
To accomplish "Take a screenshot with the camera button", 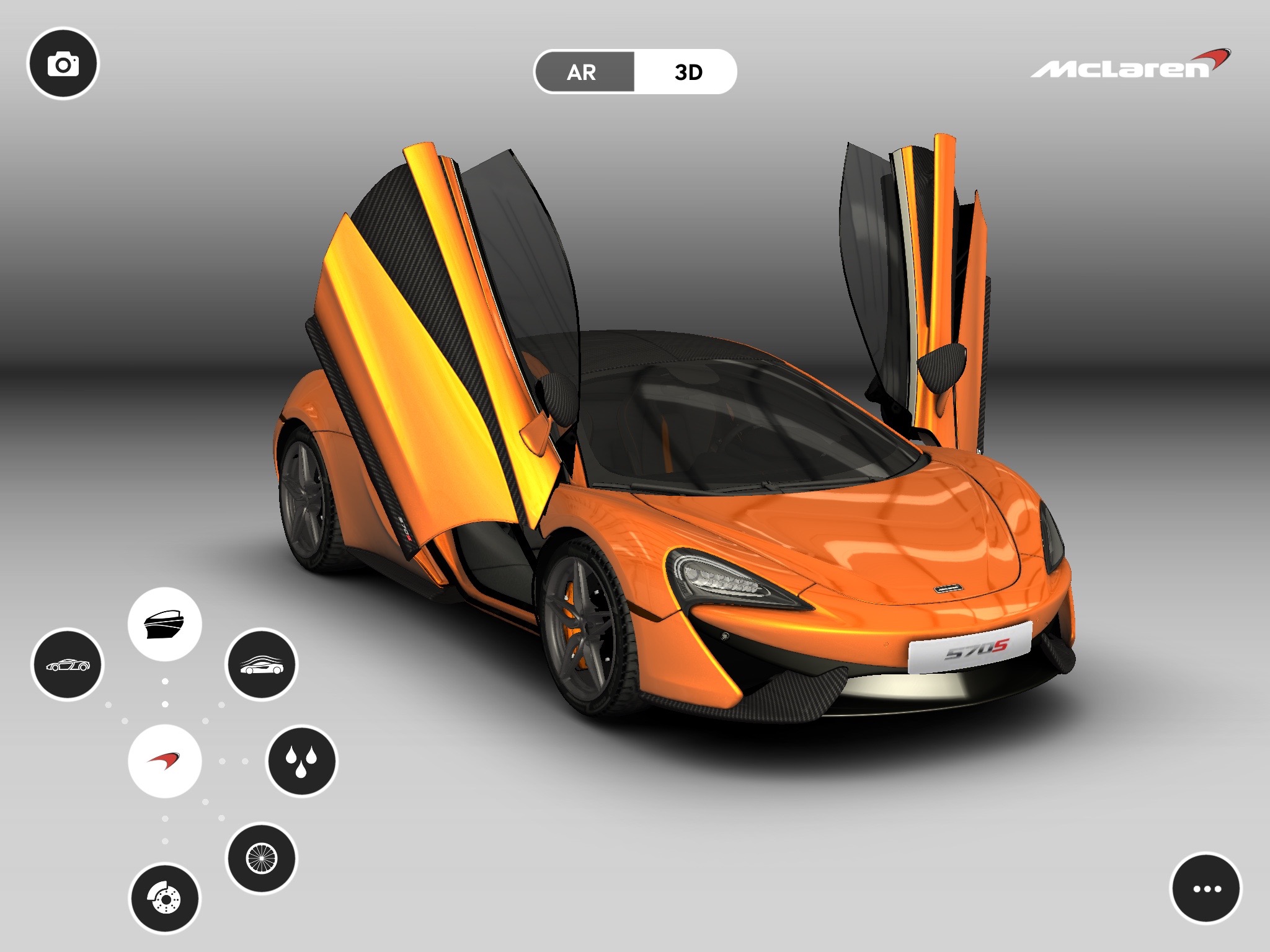I will pyautogui.click(x=63, y=64).
